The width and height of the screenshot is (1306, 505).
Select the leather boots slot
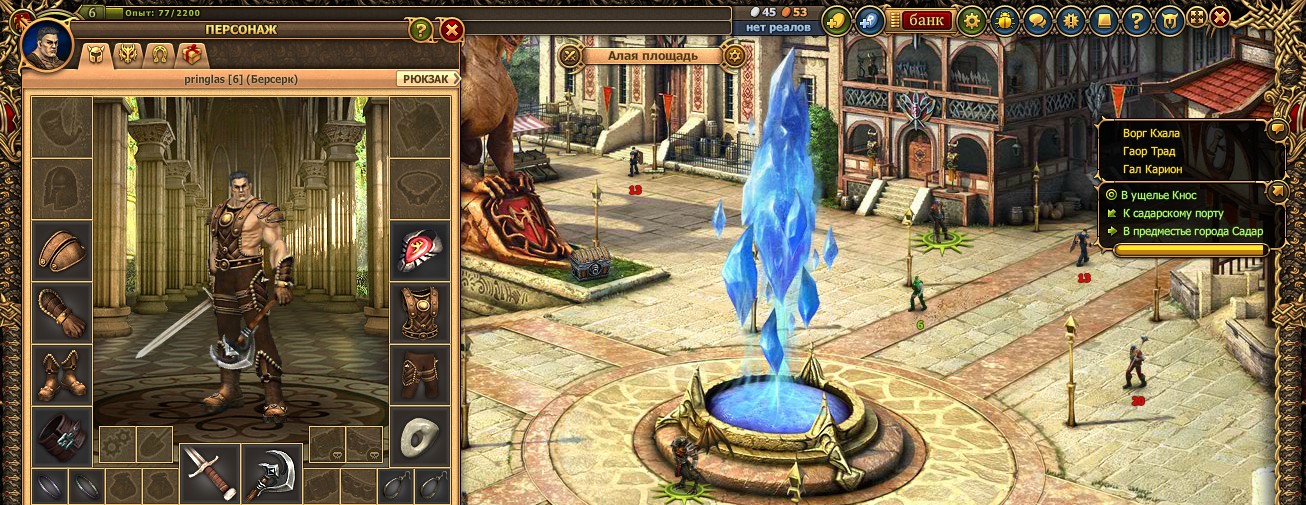[x=62, y=374]
